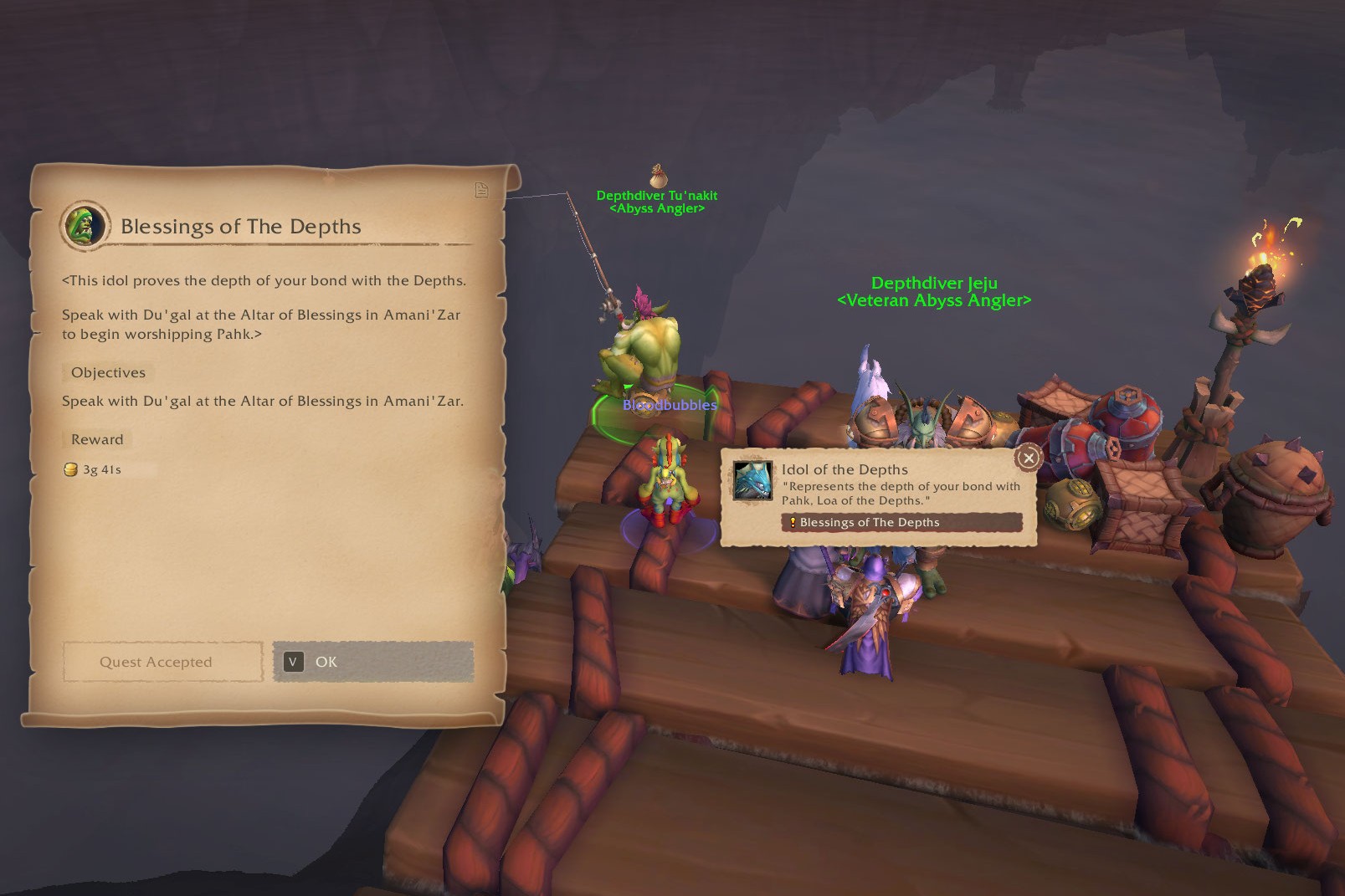This screenshot has height=896, width=1345.
Task: Click the quest title Blessings of The Depths
Action: 241,227
